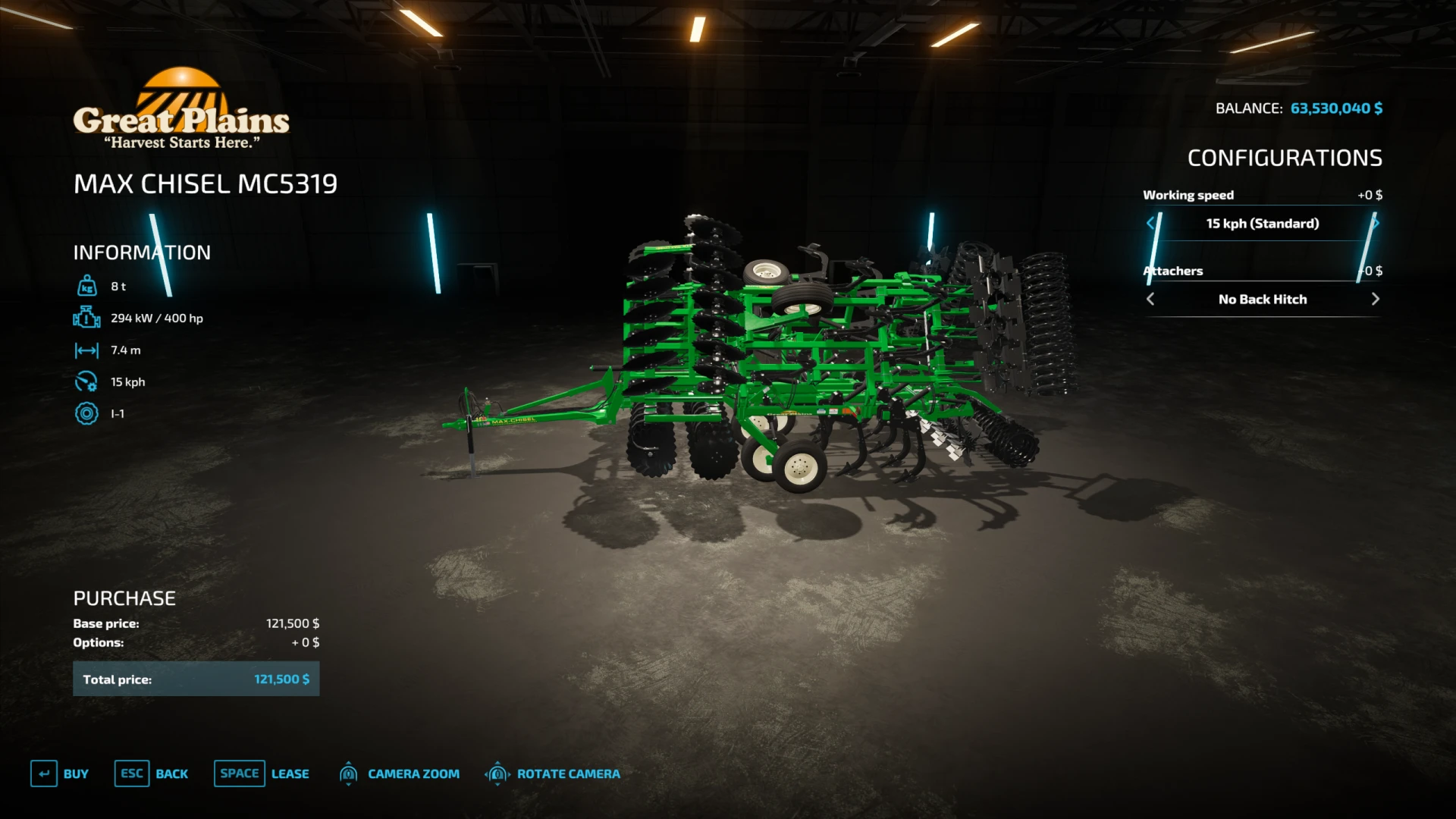Lease this cultivator instead of buying

tap(262, 773)
